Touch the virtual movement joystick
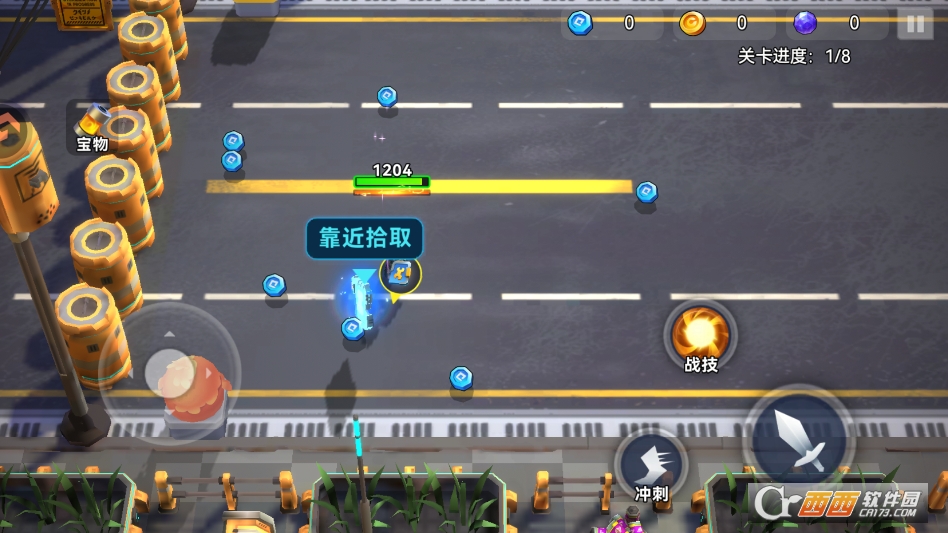 [x=168, y=372]
